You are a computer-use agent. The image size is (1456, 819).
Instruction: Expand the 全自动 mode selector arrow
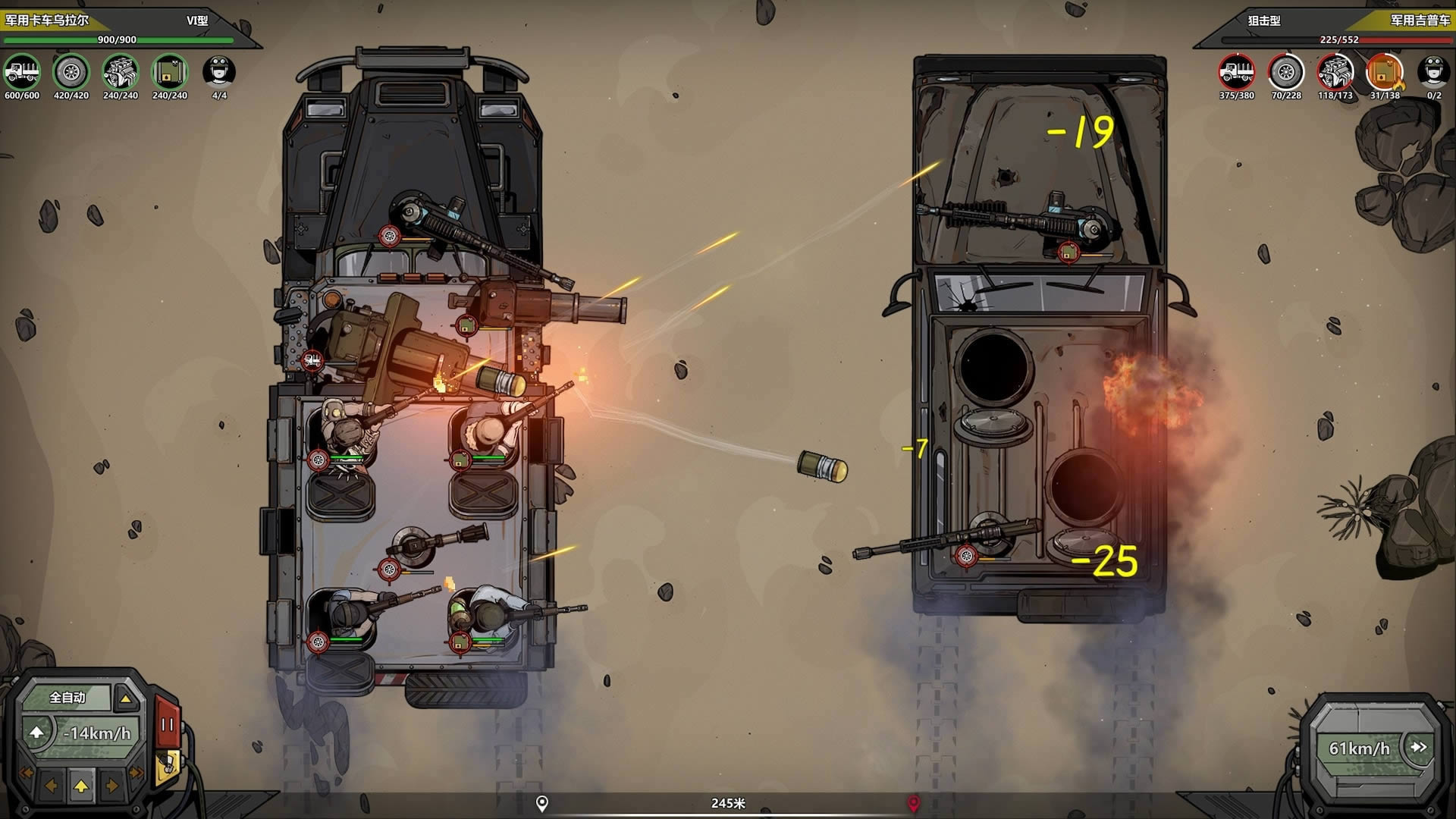(126, 698)
